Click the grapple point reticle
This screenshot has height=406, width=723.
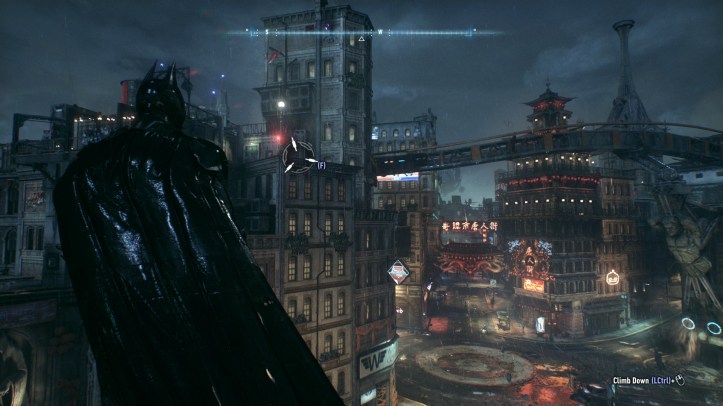tap(297, 156)
